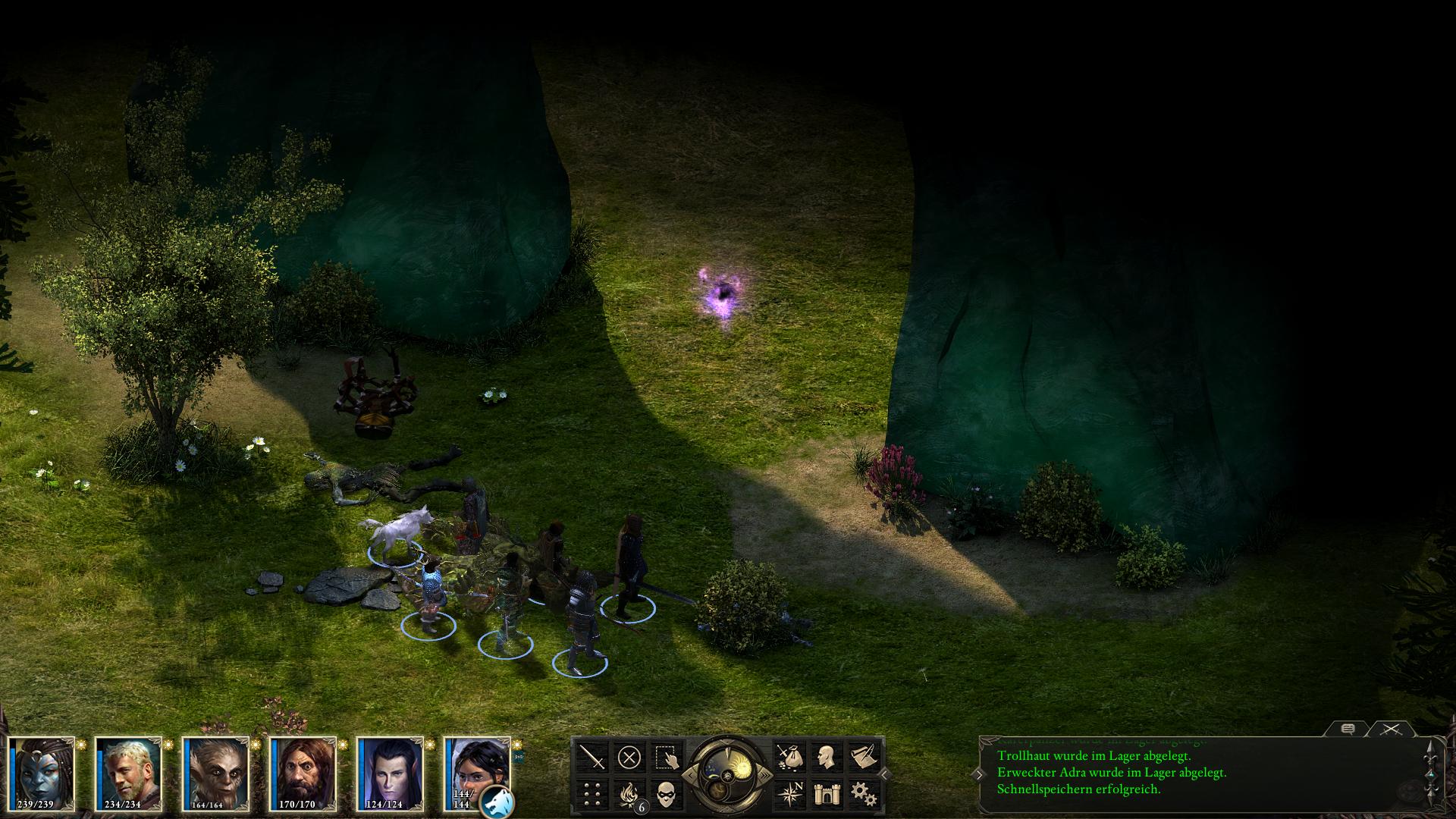Rest using the campfire icon
1456x819 pixels.
click(629, 794)
